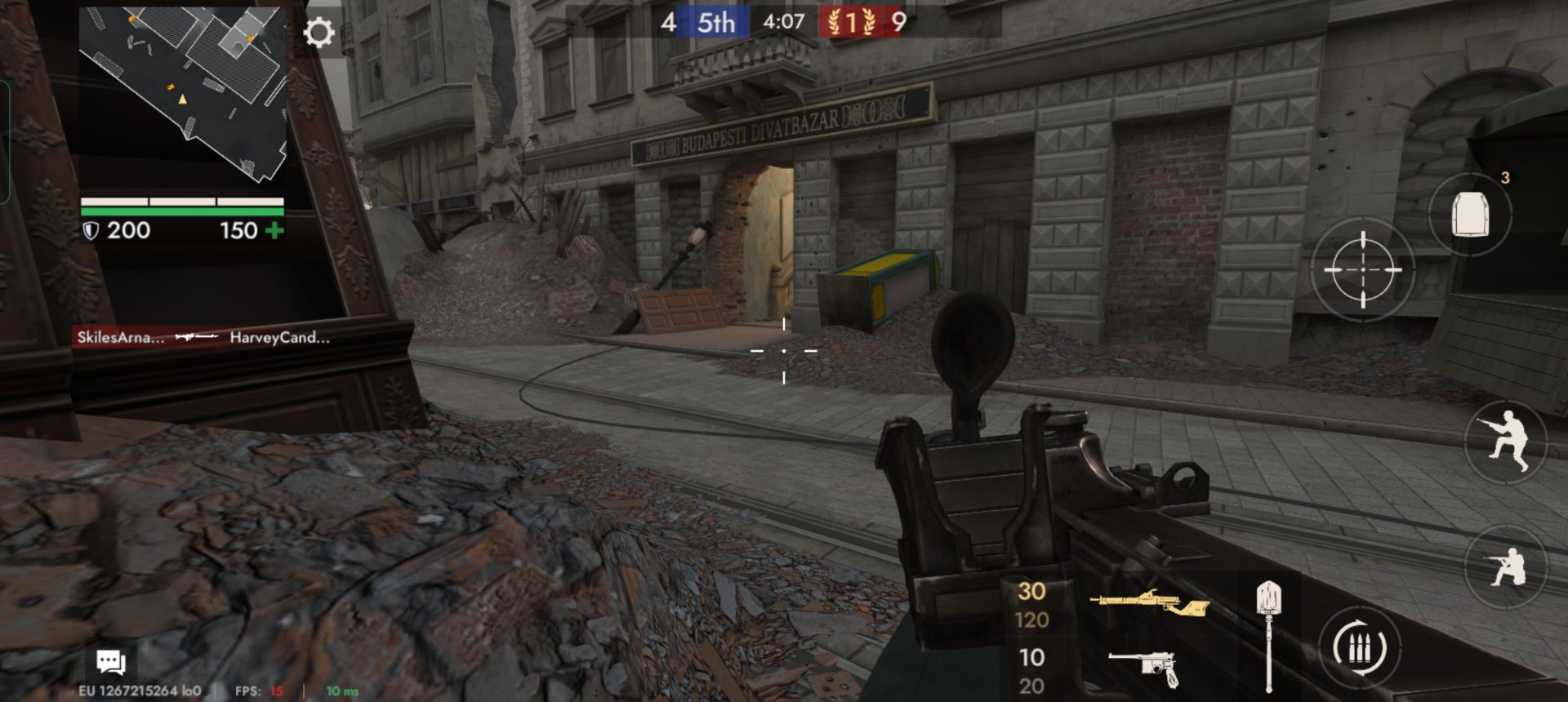
Task: Switch to the kneeling soldier stance button
Action: click(x=1507, y=566)
